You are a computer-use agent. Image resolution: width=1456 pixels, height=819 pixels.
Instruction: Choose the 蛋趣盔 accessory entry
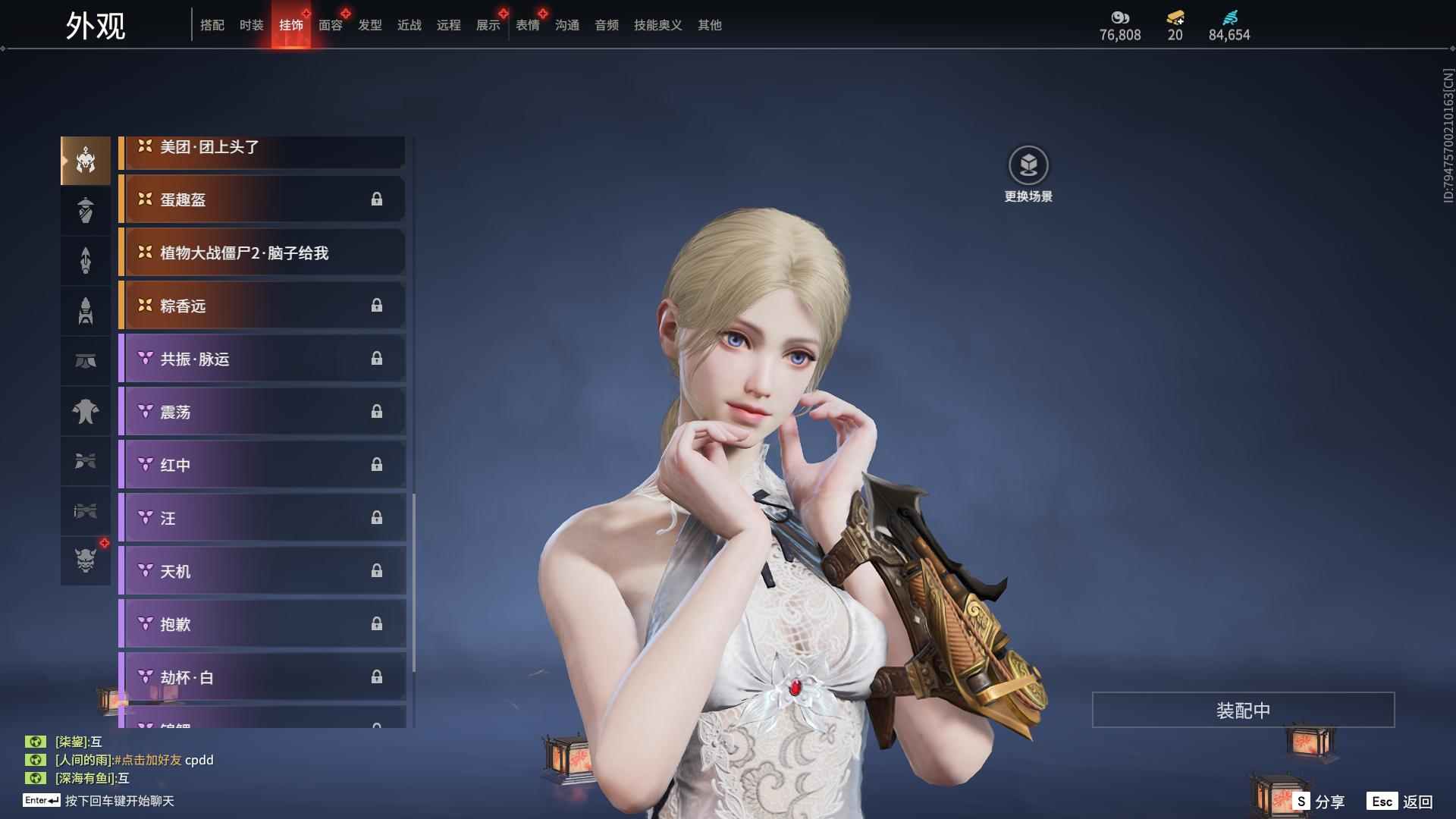(x=262, y=199)
